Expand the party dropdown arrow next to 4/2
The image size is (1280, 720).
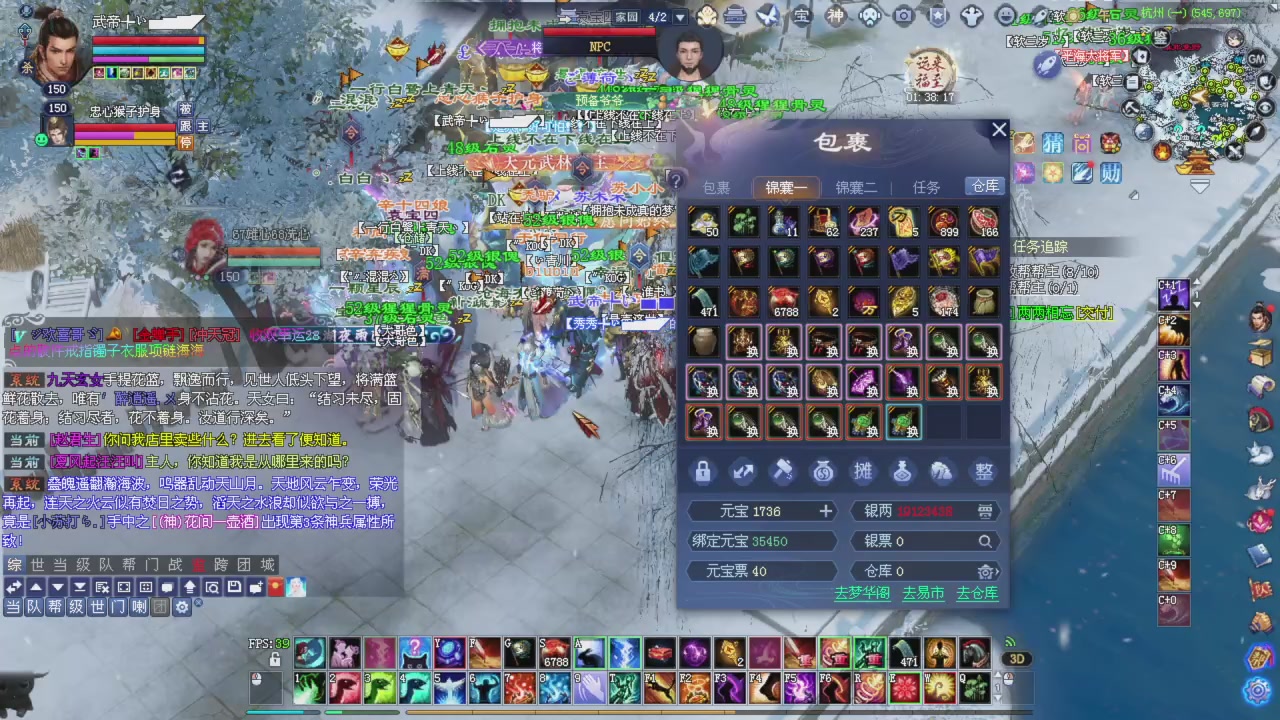pyautogui.click(x=681, y=17)
